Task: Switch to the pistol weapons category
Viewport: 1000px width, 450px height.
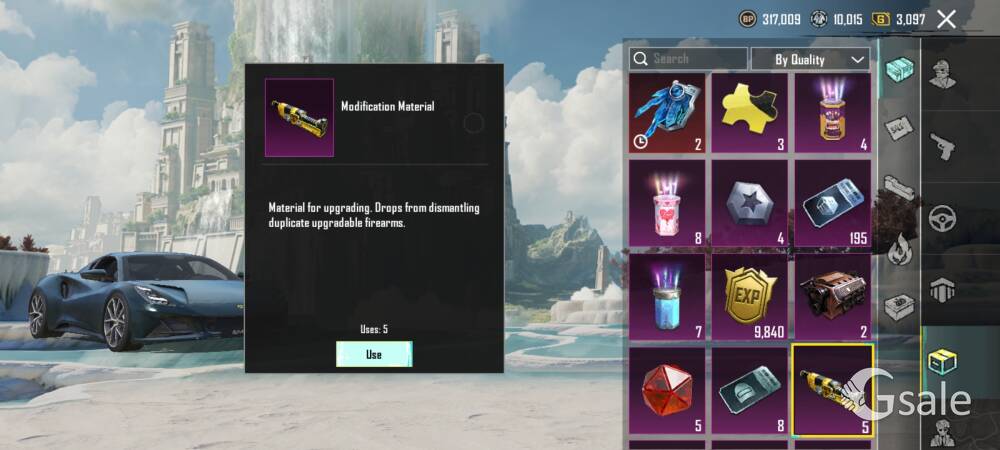Action: click(x=942, y=146)
